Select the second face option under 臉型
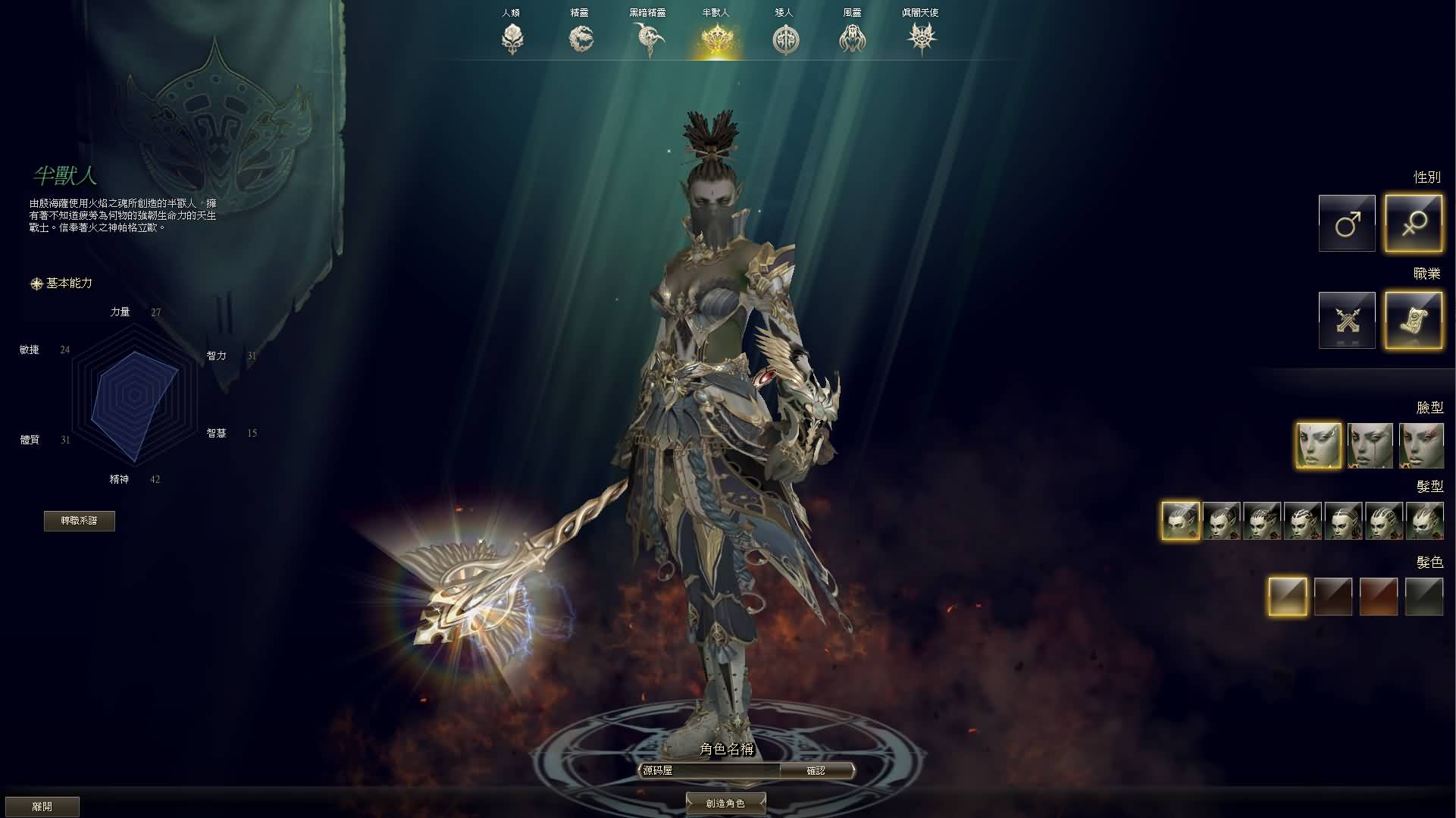 click(x=1370, y=446)
